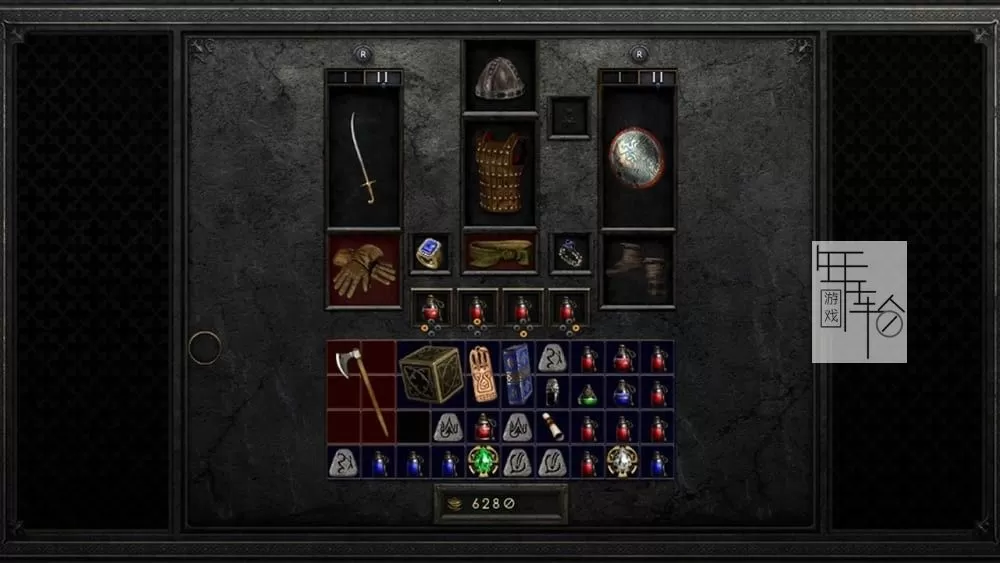Screen dimensions: 1000x563
Task: Click the gold amount button
Action: coord(500,505)
